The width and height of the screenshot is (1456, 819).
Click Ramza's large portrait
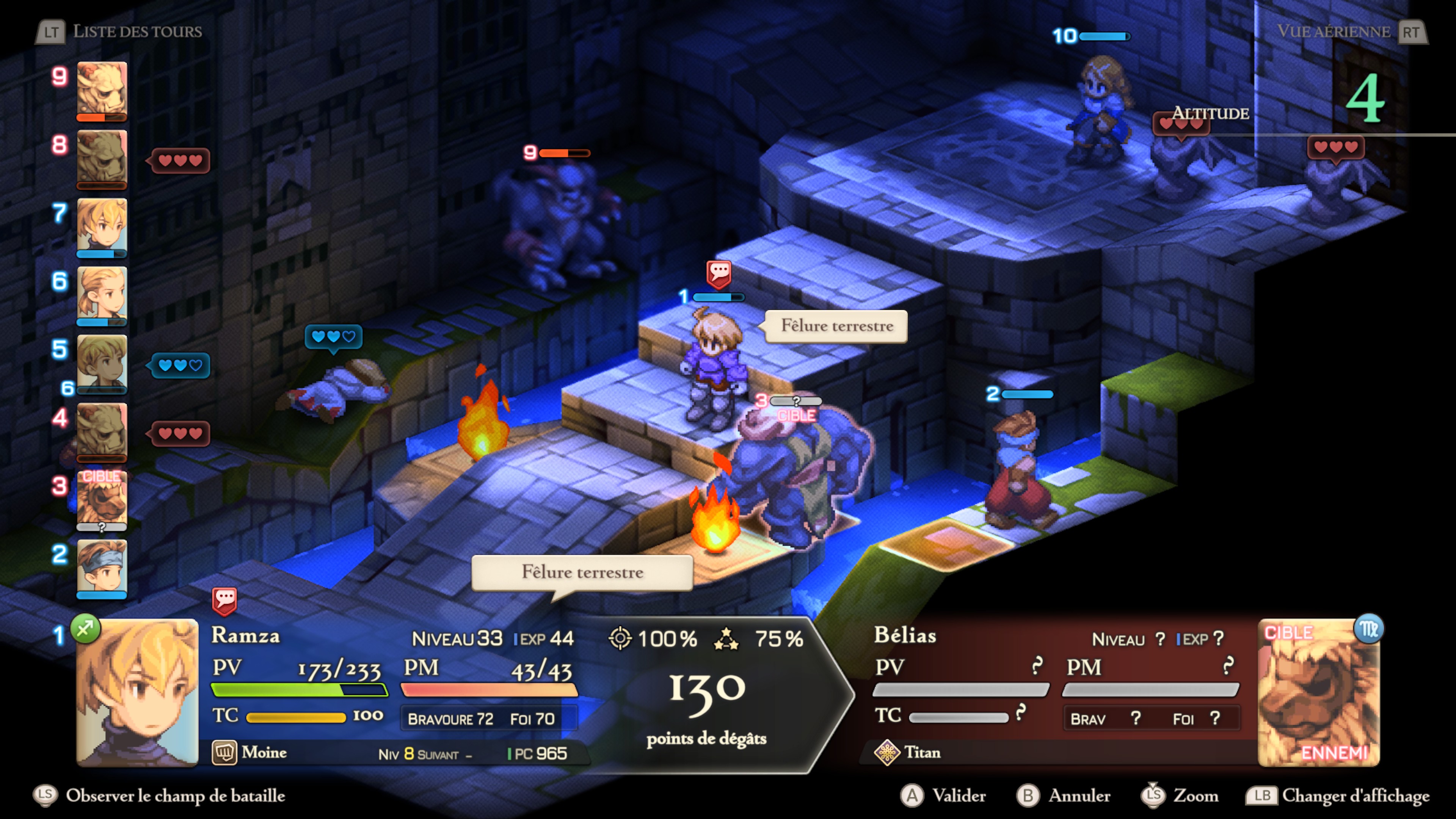(x=137, y=692)
